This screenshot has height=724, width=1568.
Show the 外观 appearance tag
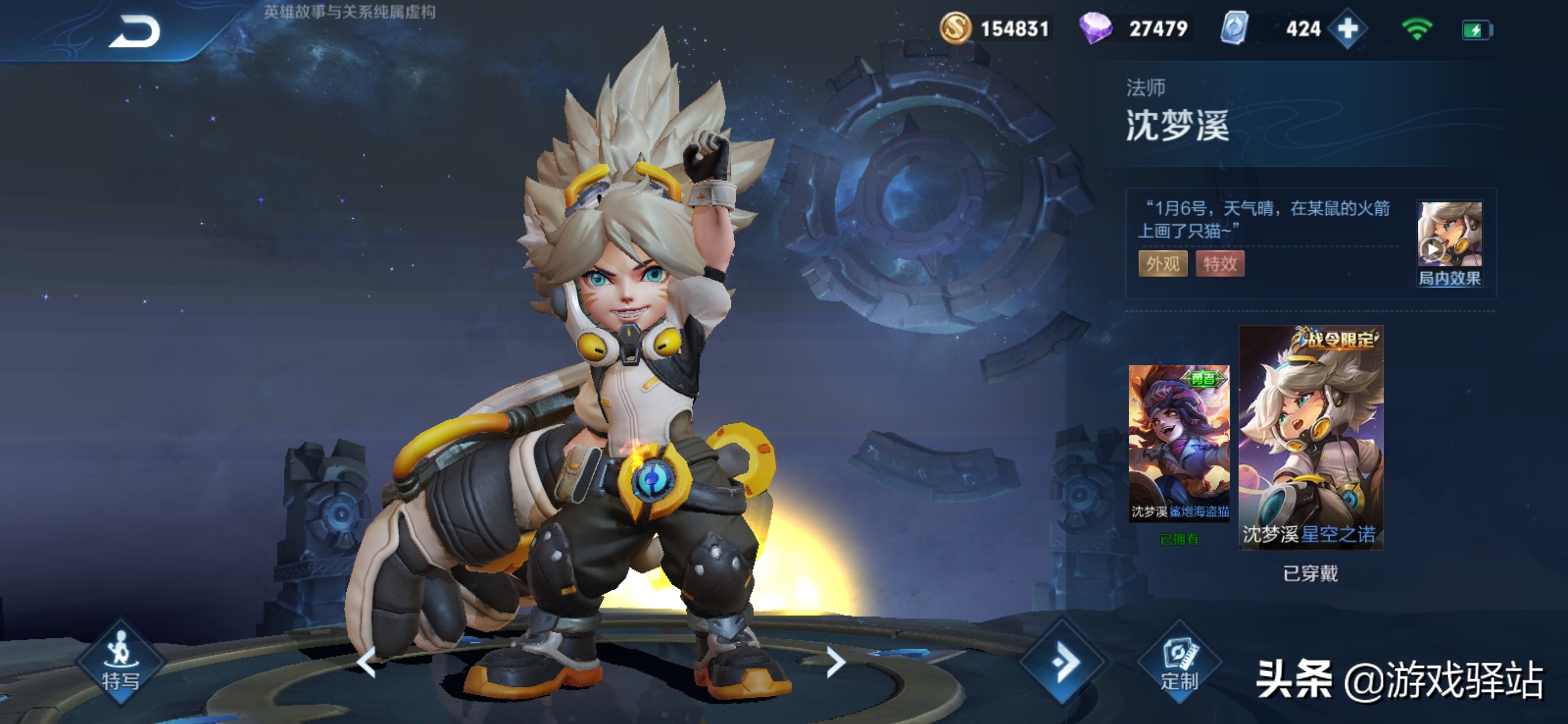pos(1162,263)
